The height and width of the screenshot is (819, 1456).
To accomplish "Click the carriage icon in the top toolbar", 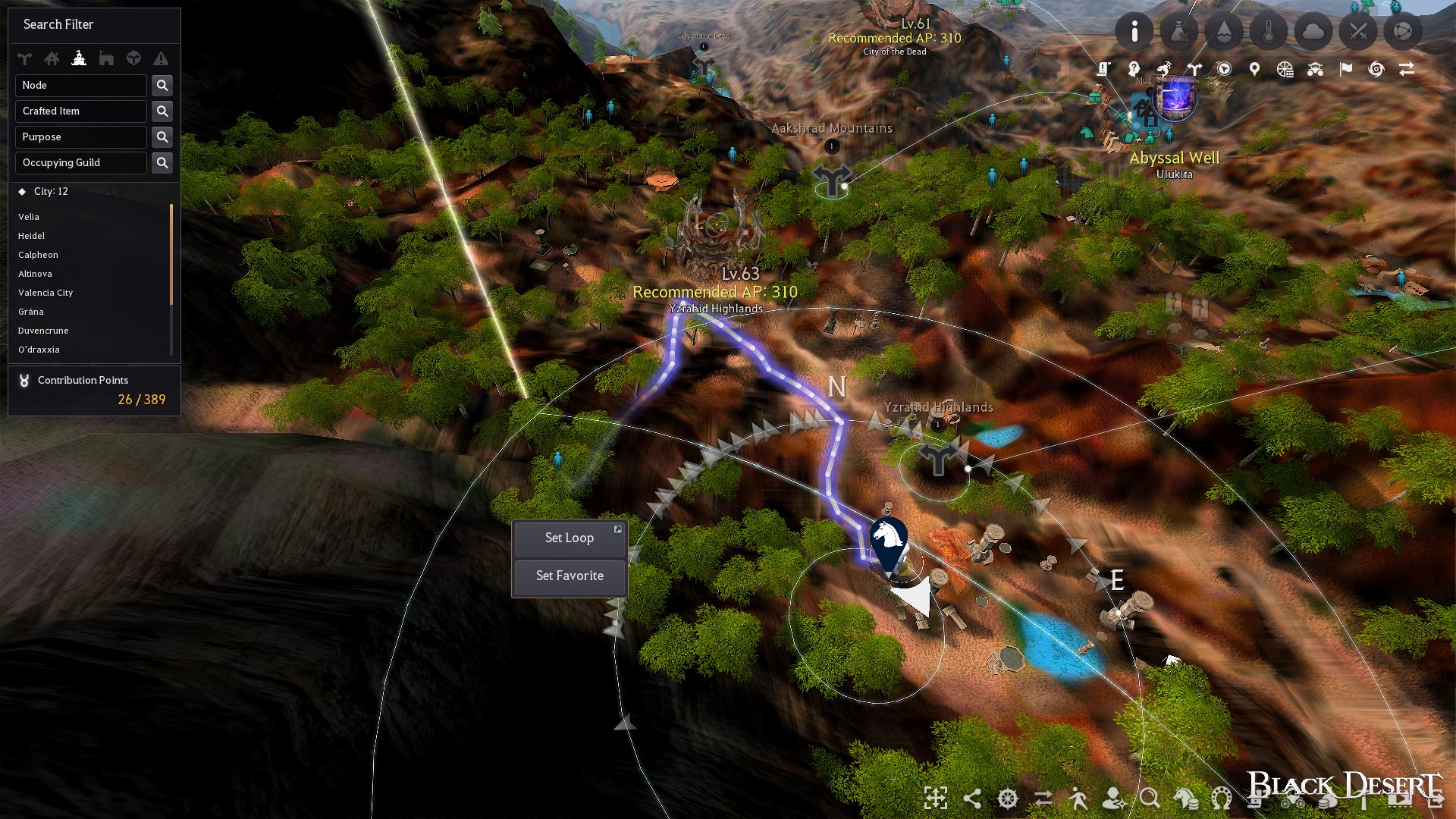I will pos(1314,68).
